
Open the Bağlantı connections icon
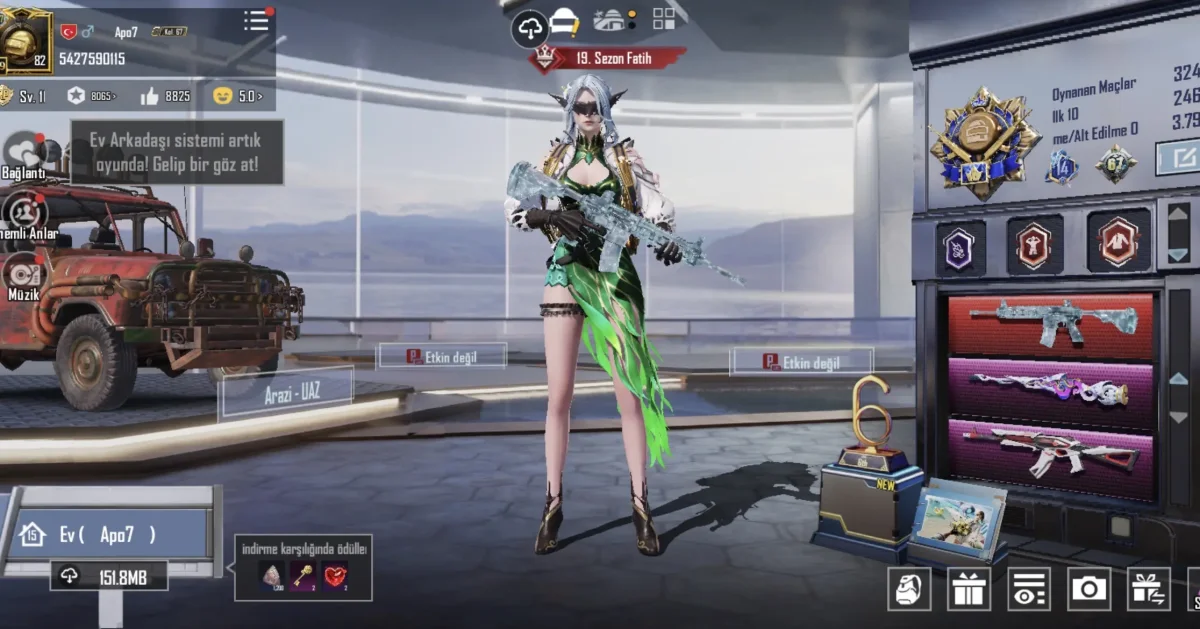(24, 153)
